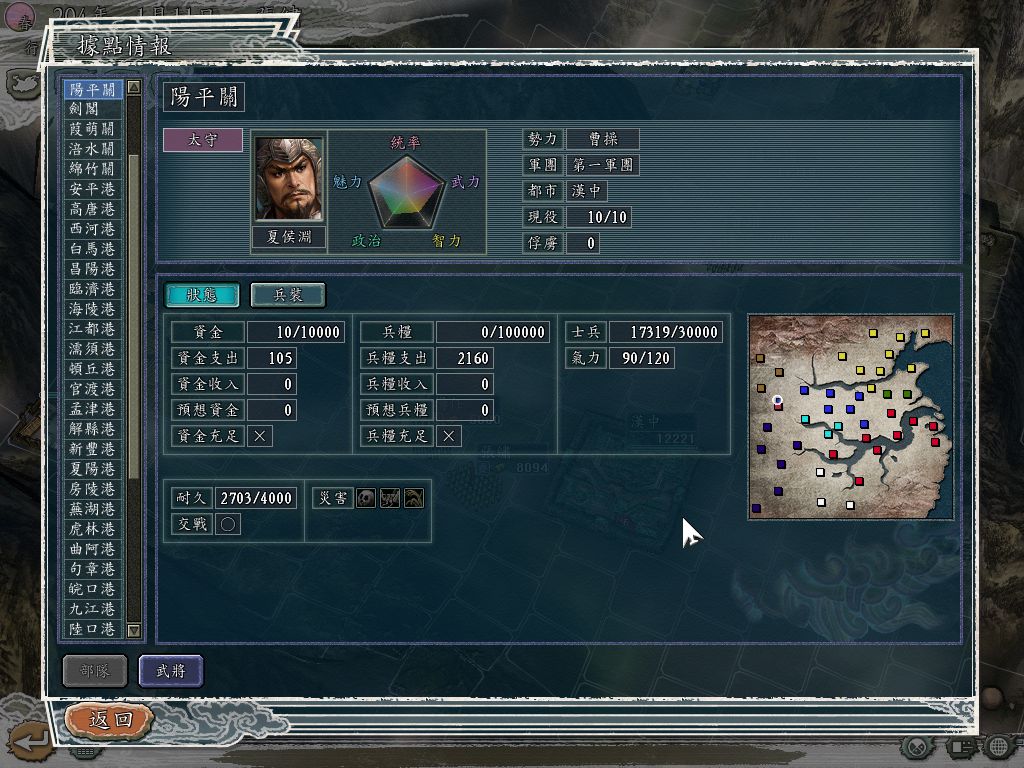This screenshot has height=768, width=1024.
Task: Choose 虎林港 in the list
Action: coord(92,529)
